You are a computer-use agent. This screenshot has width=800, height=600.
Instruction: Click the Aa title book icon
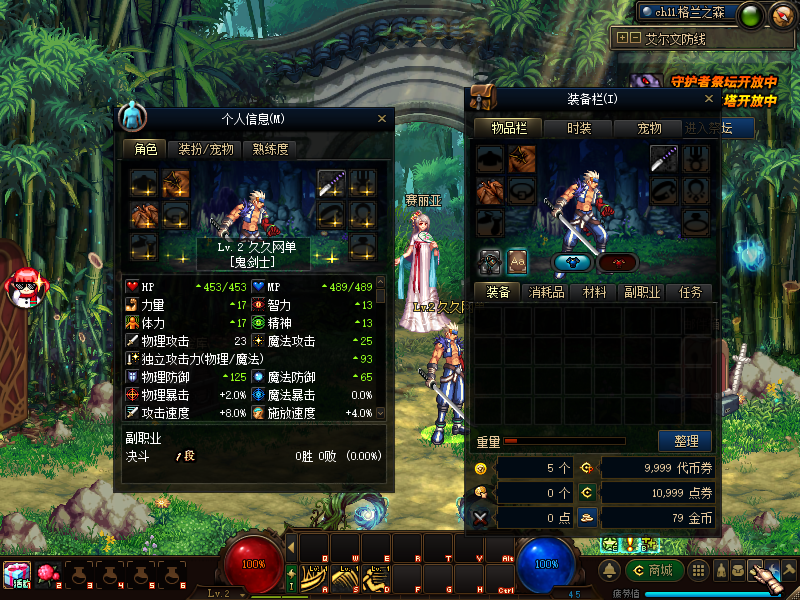518,260
